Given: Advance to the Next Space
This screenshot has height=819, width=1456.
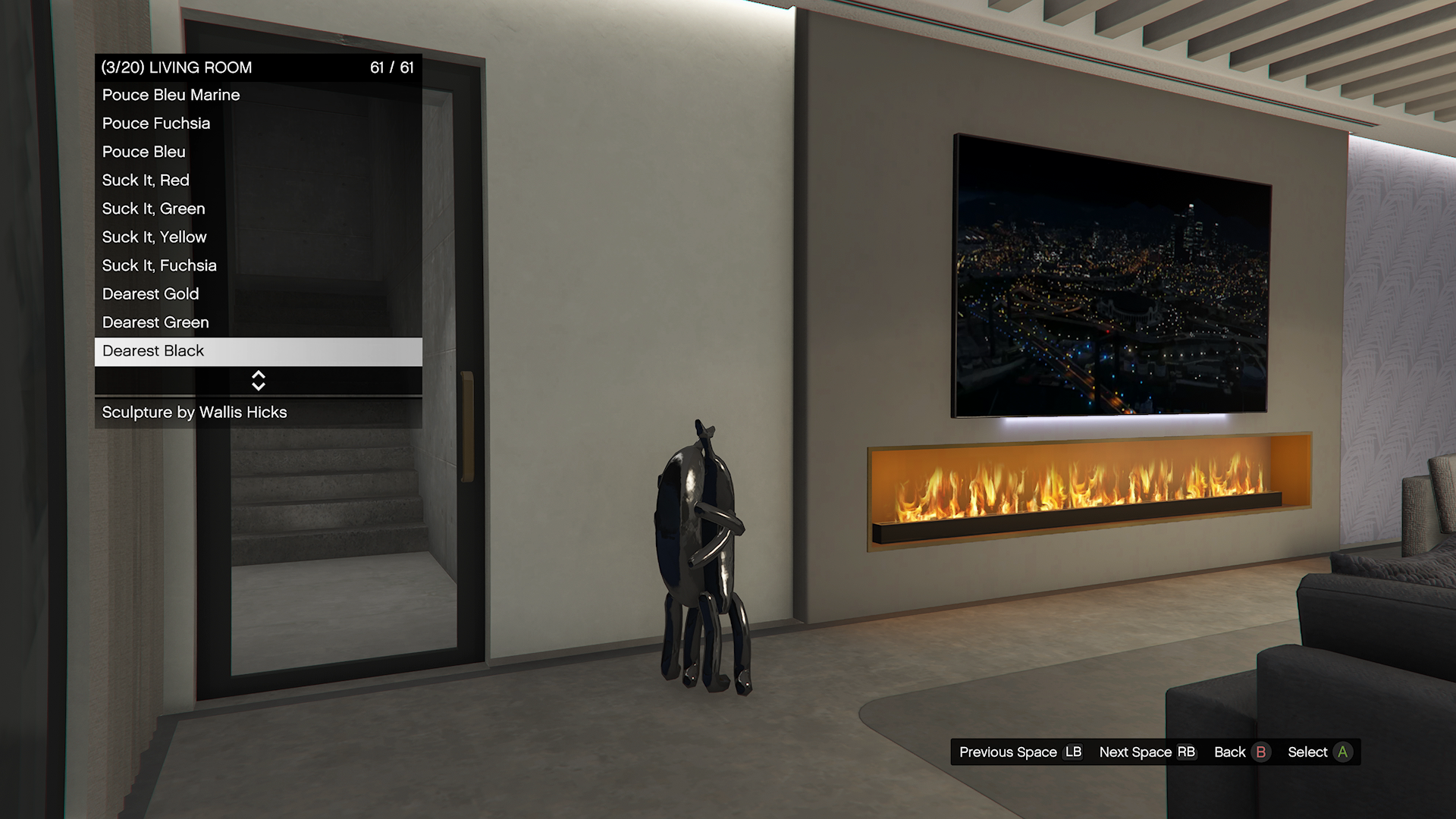Looking at the screenshot, I should (1147, 752).
